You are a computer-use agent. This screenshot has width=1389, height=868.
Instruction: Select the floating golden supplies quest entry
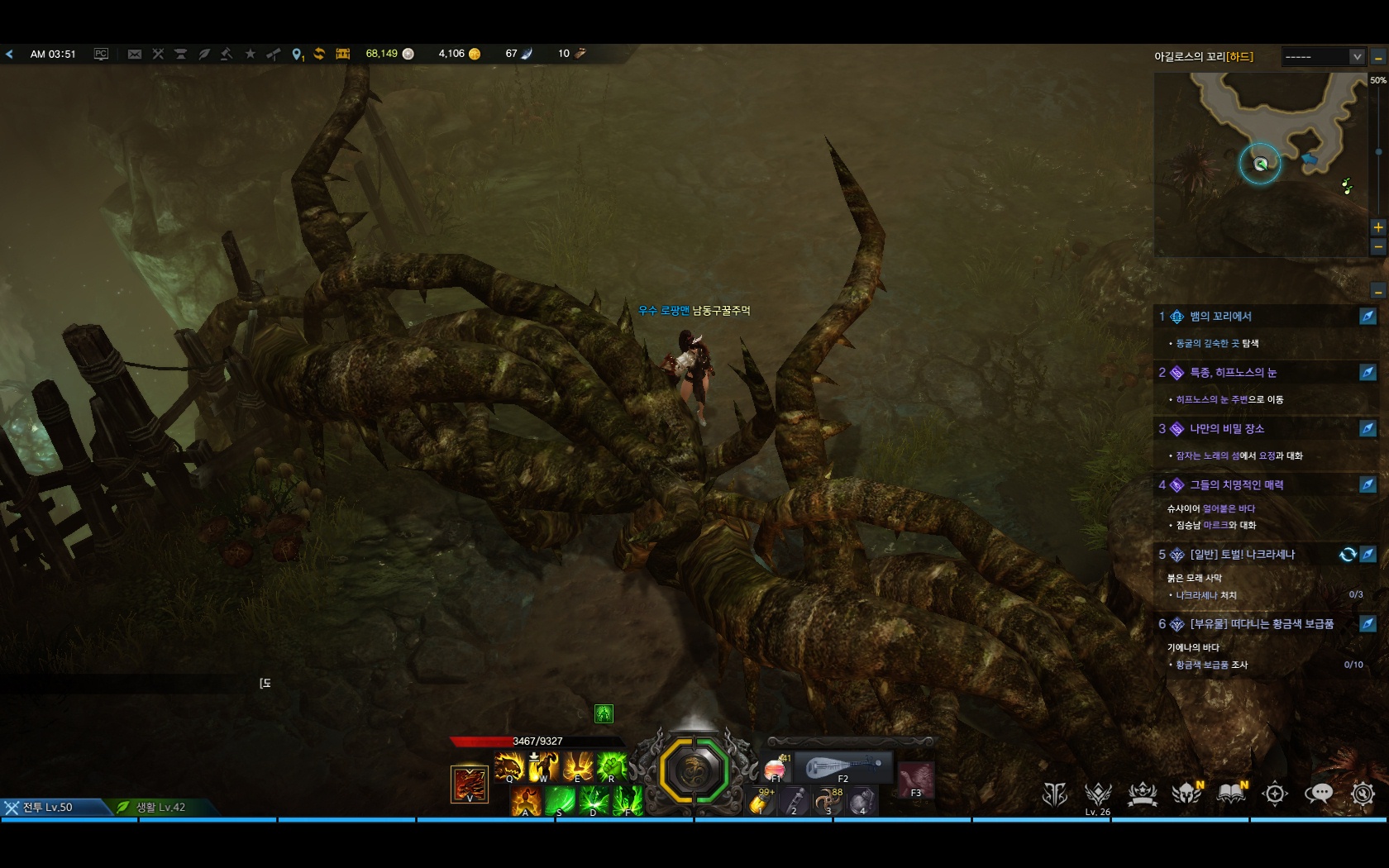pos(1261,624)
